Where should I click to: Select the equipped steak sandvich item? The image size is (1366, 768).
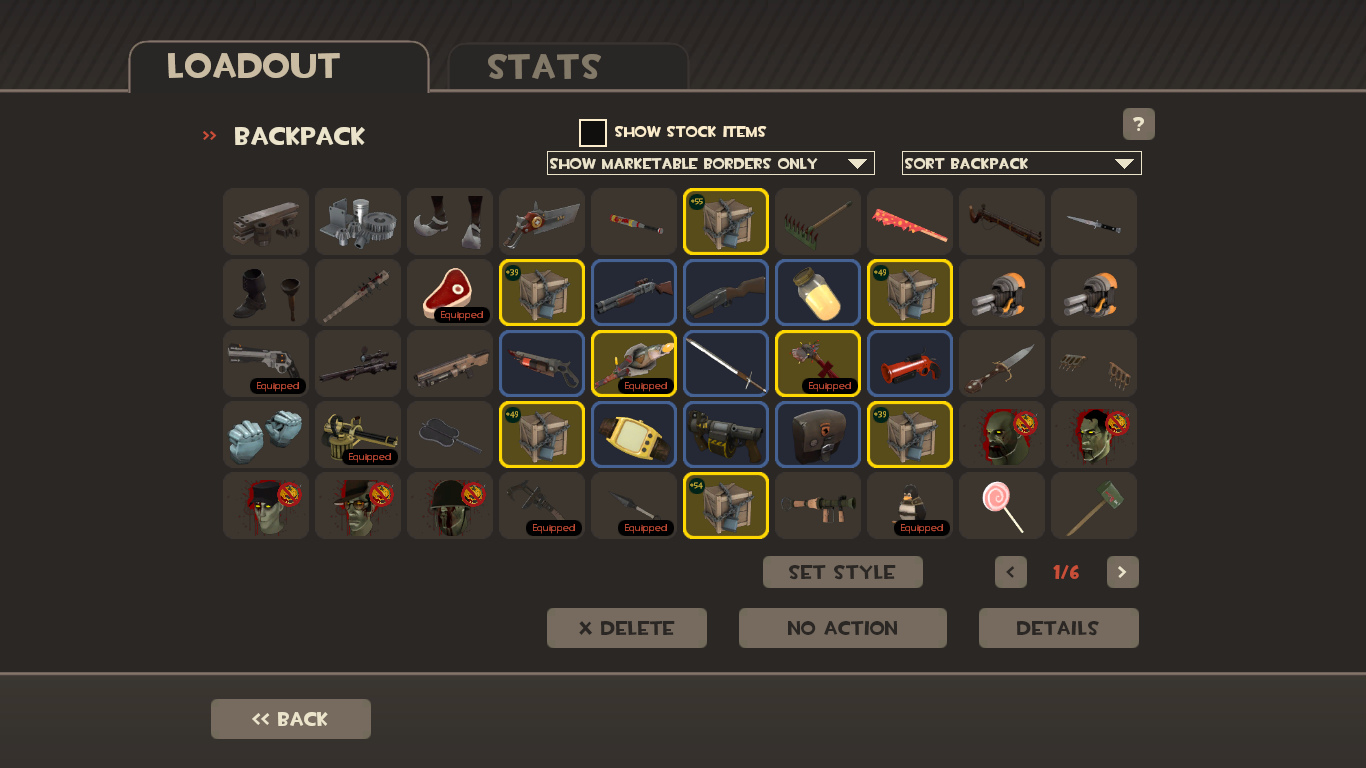pos(449,292)
